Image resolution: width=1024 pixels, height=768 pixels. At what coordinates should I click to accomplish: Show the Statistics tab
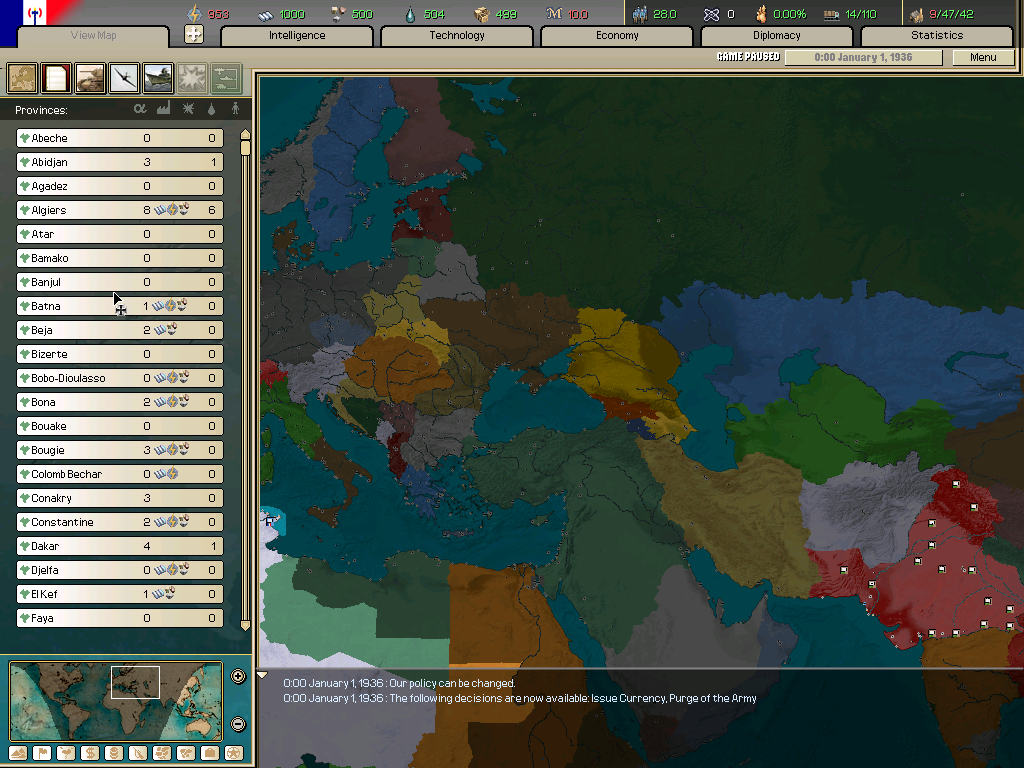tap(936, 36)
